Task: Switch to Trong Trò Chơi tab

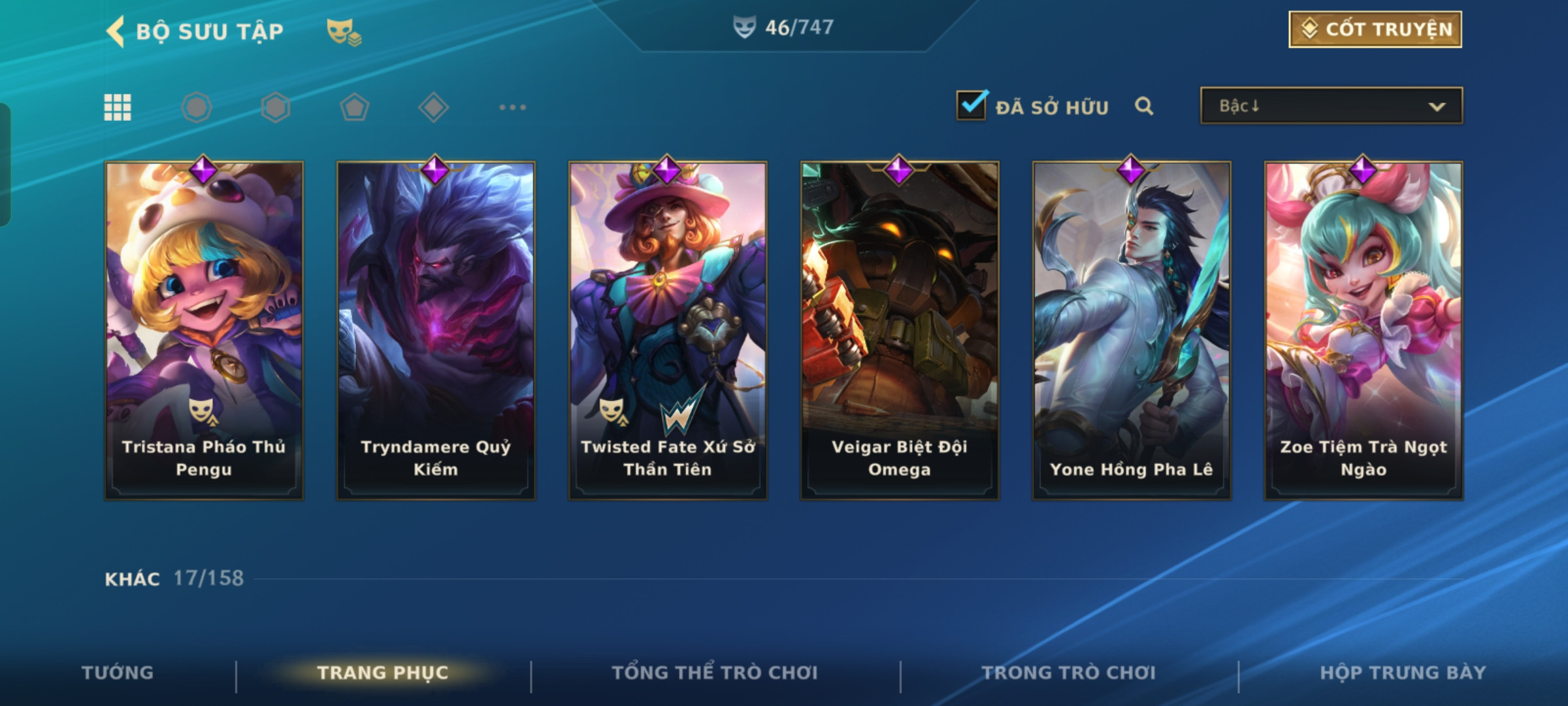Action: [x=1068, y=673]
